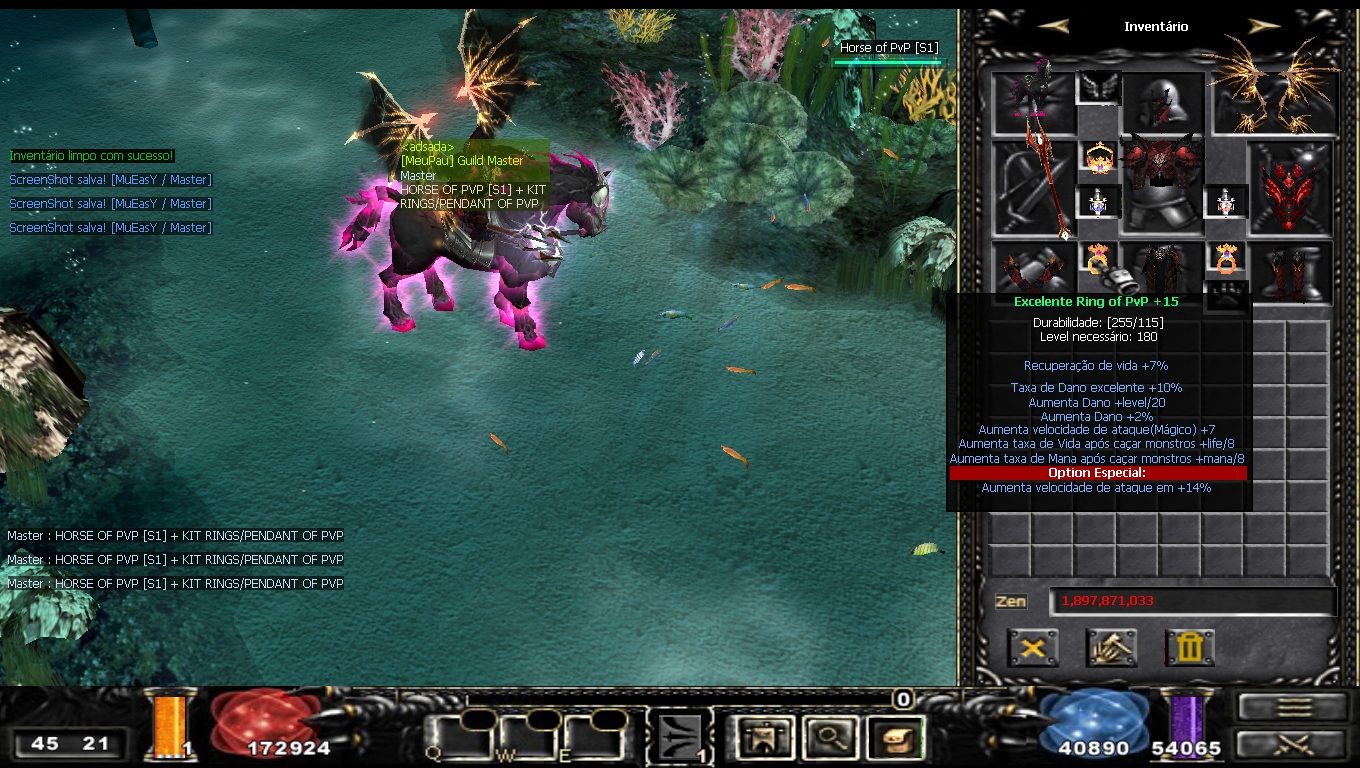Select the equipped gloves slot

(1033, 270)
